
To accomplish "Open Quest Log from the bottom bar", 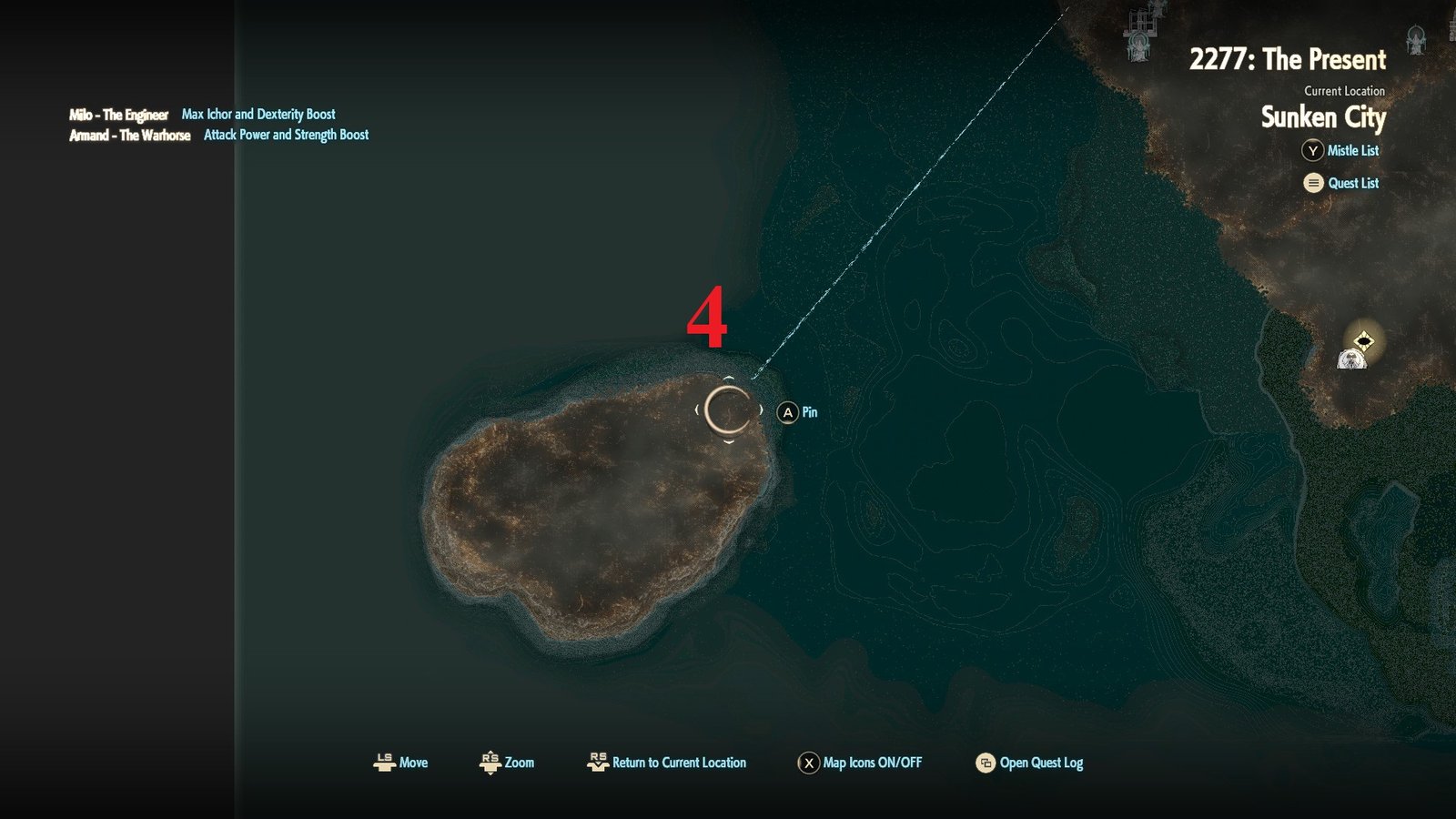I will tap(1029, 763).
